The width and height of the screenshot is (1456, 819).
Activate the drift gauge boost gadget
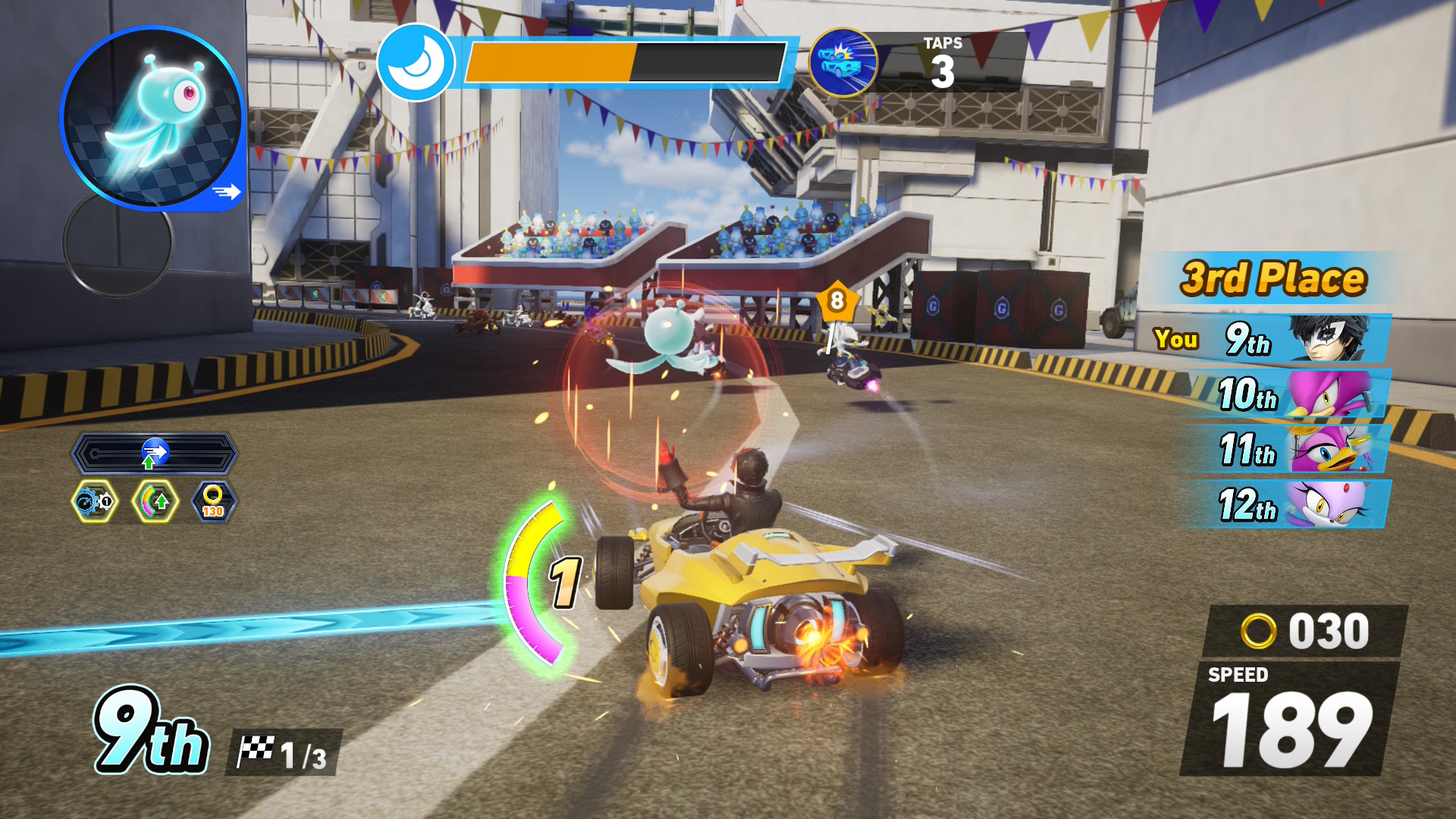(155, 501)
